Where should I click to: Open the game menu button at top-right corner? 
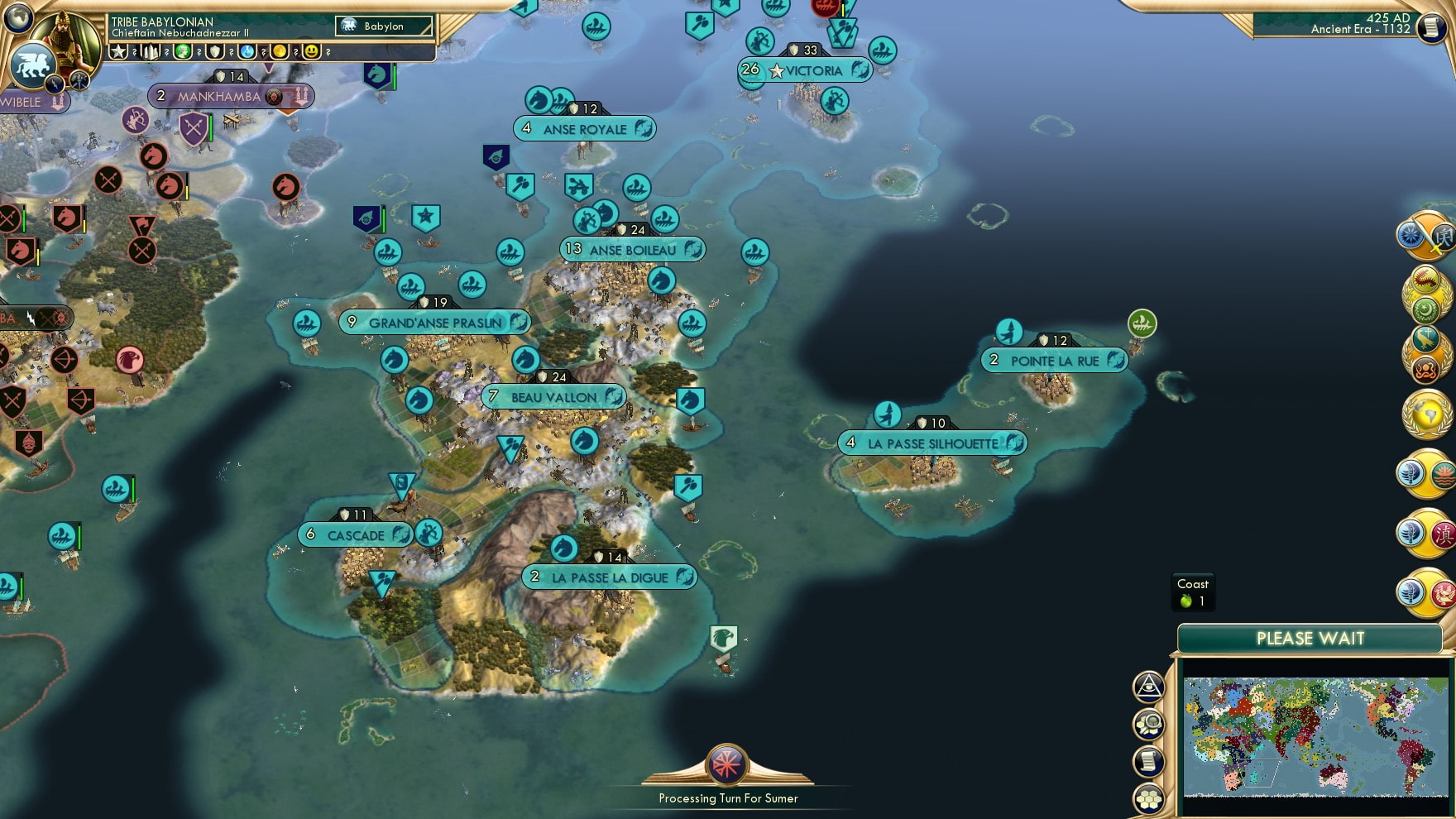point(1430,27)
